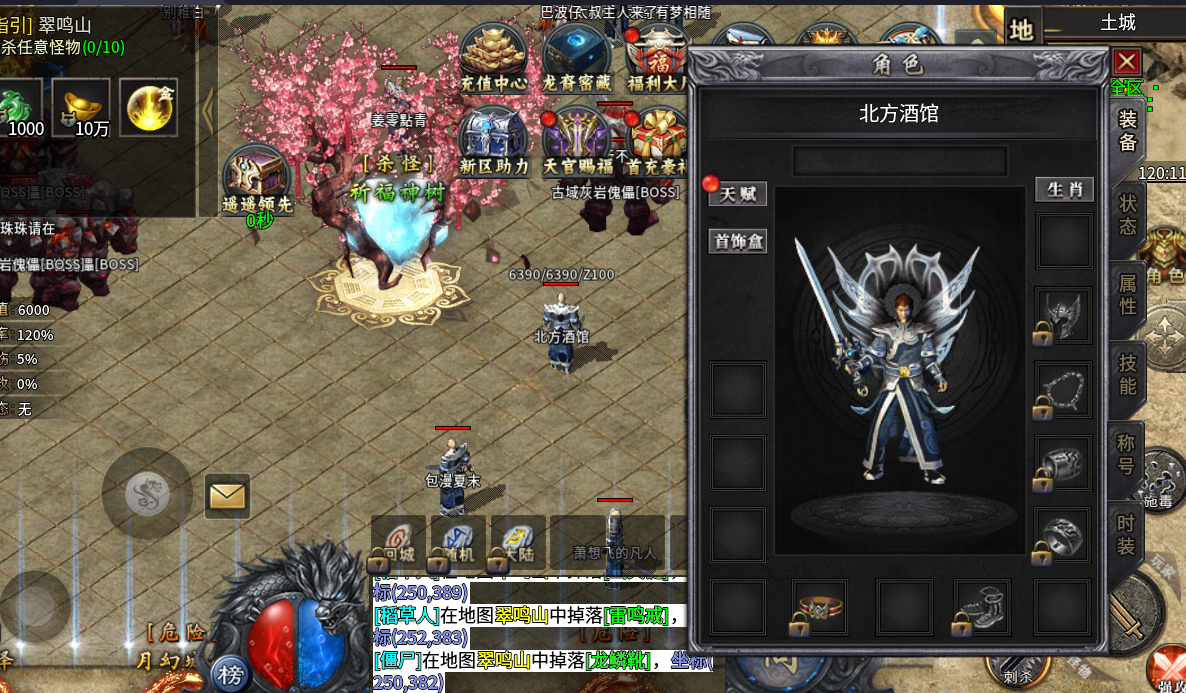The image size is (1186, 693).
Task: Open the 新区助力 chest icon
Action: tap(494, 141)
